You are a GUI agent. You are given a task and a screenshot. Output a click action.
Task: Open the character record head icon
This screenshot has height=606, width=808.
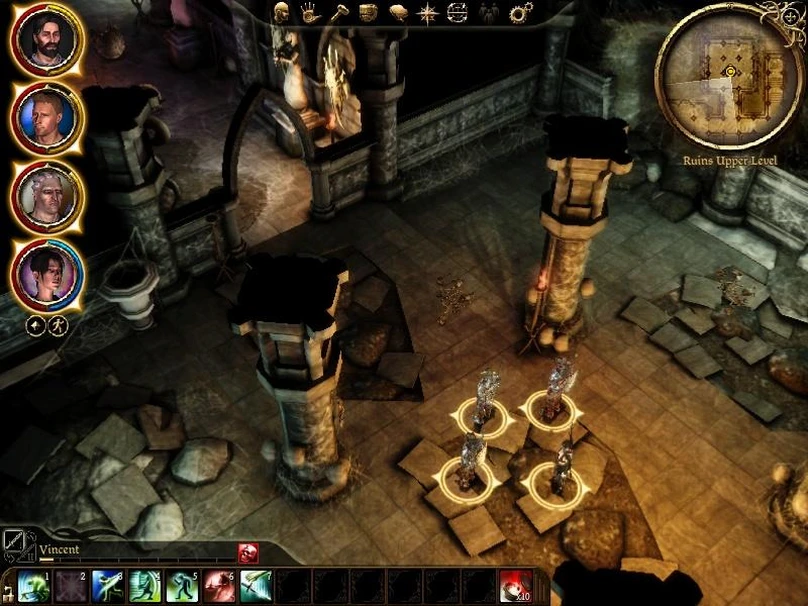tap(281, 13)
